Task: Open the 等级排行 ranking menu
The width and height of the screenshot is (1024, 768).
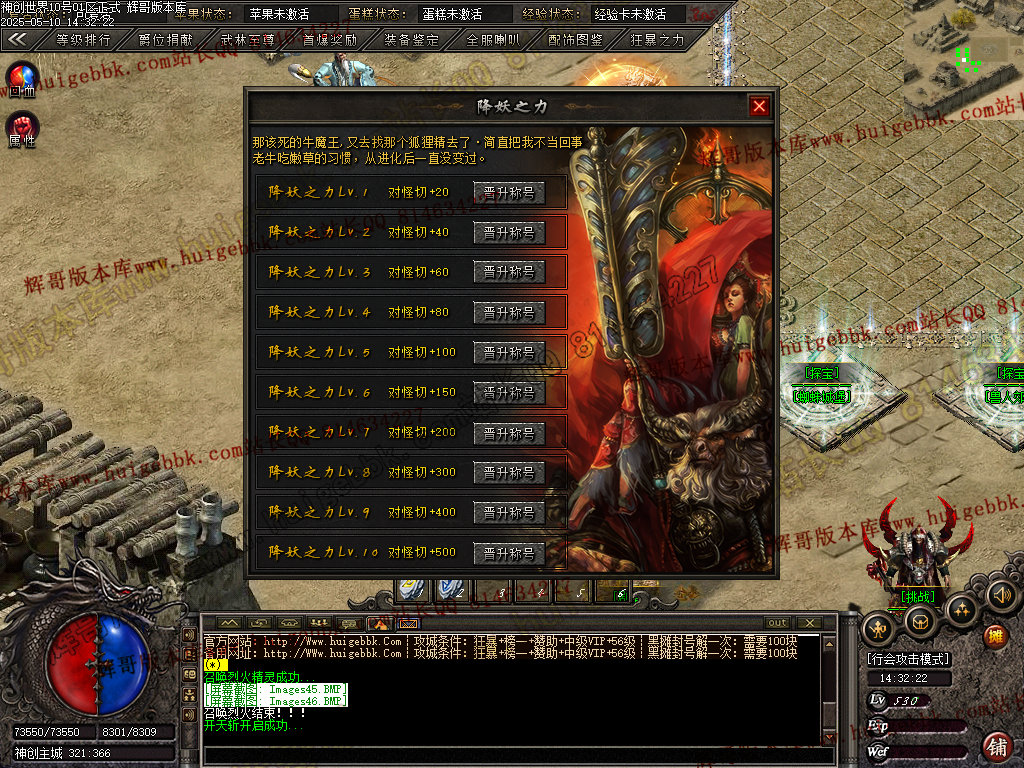Action: 83,40
